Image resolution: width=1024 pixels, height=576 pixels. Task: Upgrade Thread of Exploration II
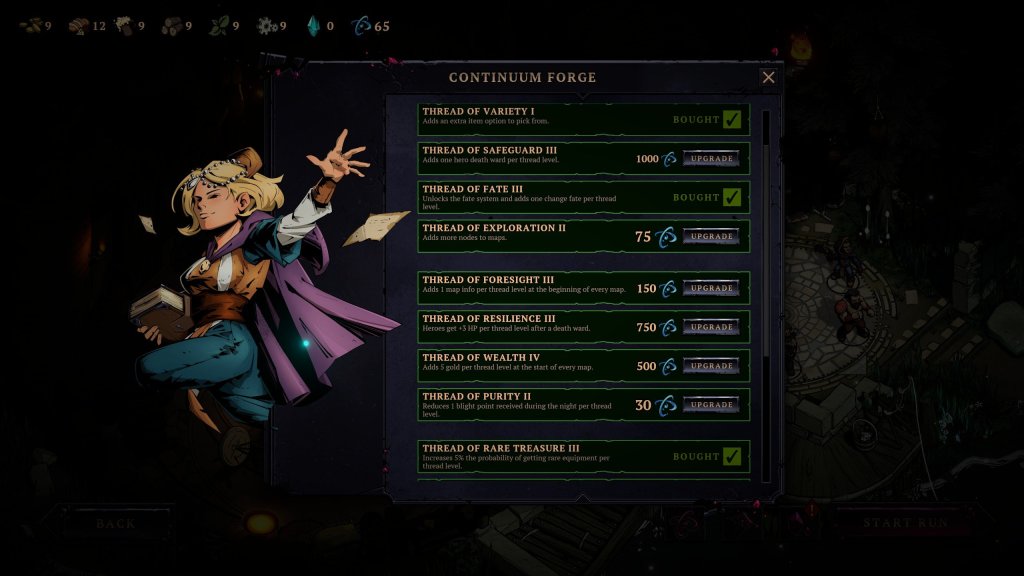coord(711,237)
